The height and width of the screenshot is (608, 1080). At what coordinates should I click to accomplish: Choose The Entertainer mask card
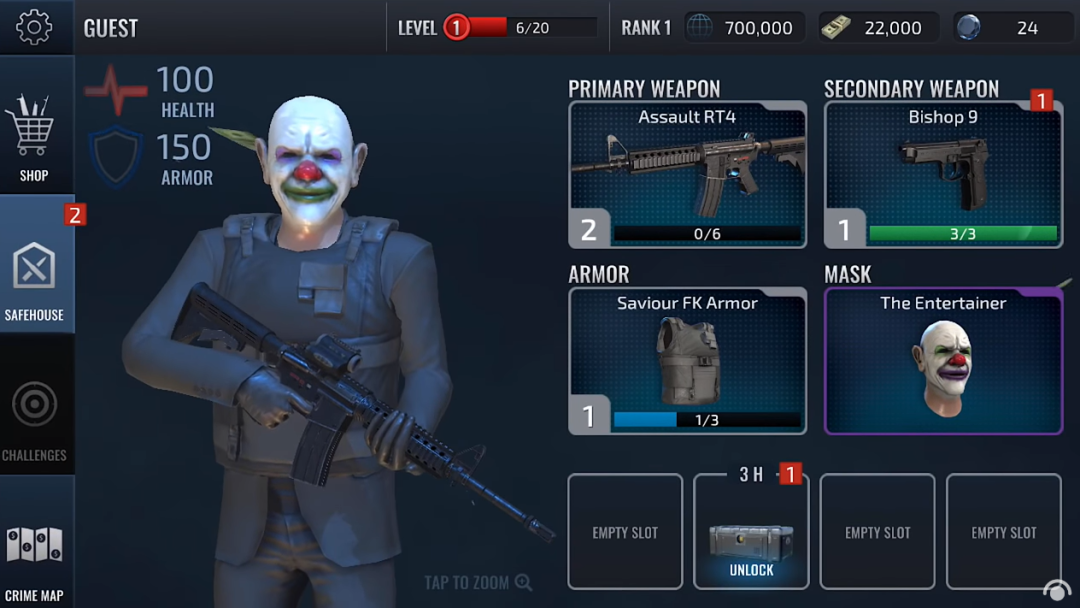tap(943, 360)
